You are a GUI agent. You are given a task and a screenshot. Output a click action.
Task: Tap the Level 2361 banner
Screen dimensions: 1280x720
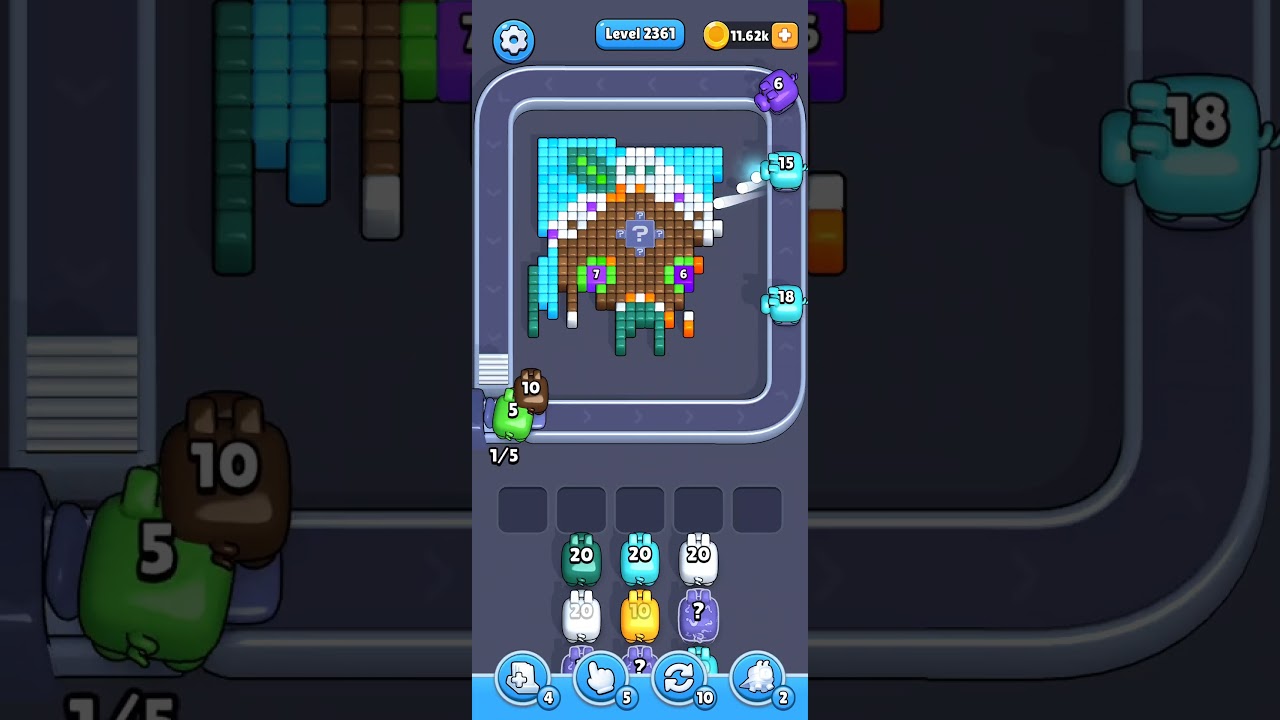pyautogui.click(x=639, y=33)
